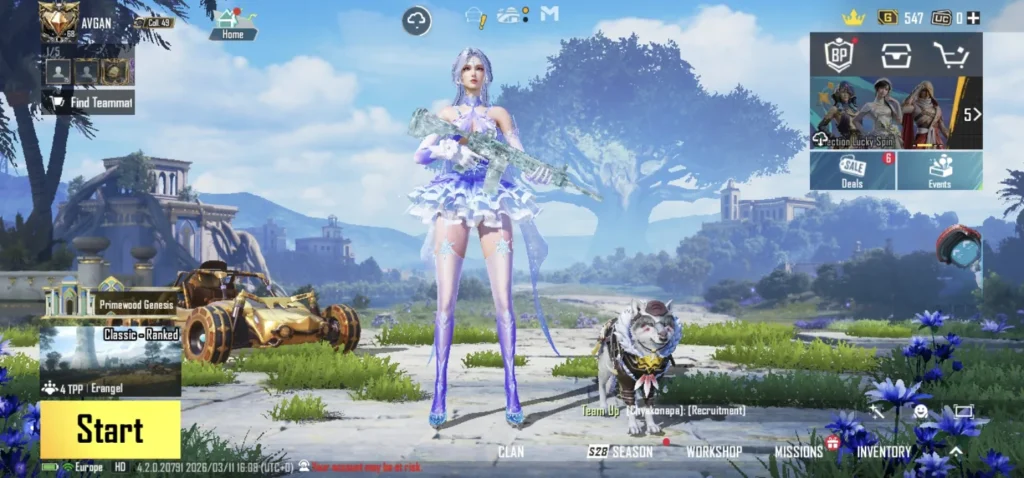Add UC with the plus button
1024x478 pixels.
click(x=973, y=18)
